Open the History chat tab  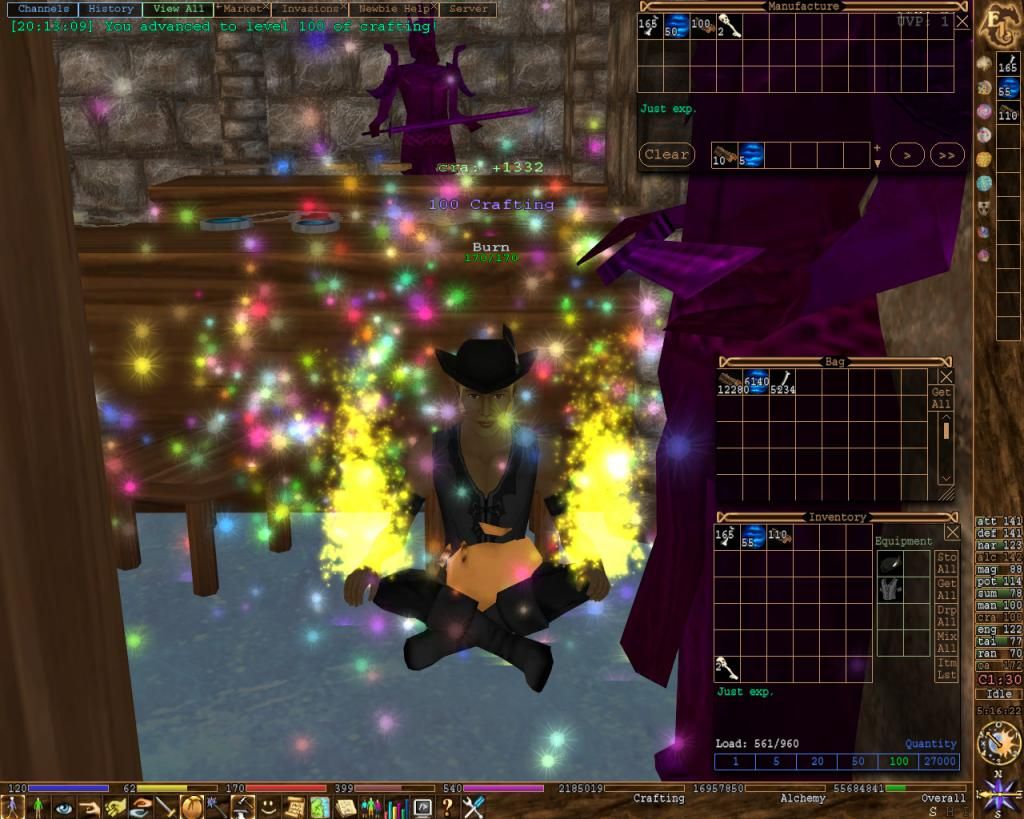[x=110, y=9]
